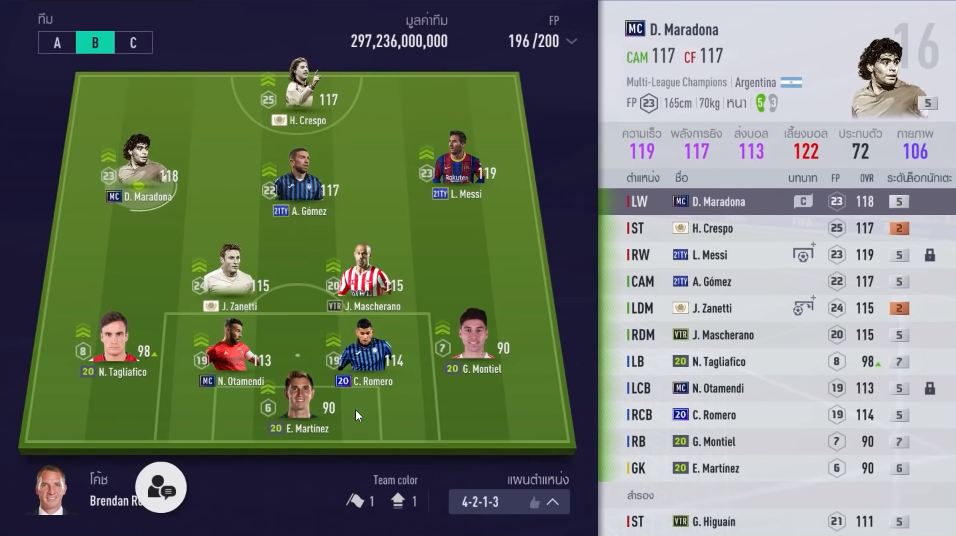Viewport: 956px width, 536px height.
Task: Select the RCB C. Romero list row
Action: tap(776, 415)
